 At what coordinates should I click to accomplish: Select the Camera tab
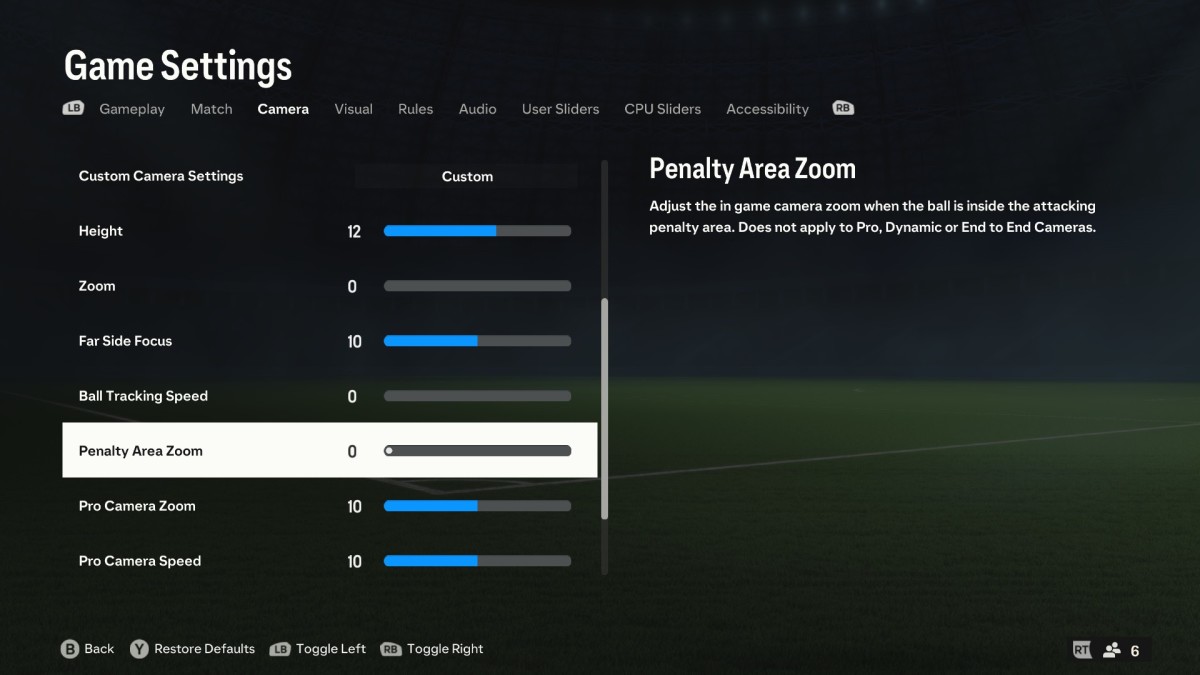pyautogui.click(x=283, y=109)
